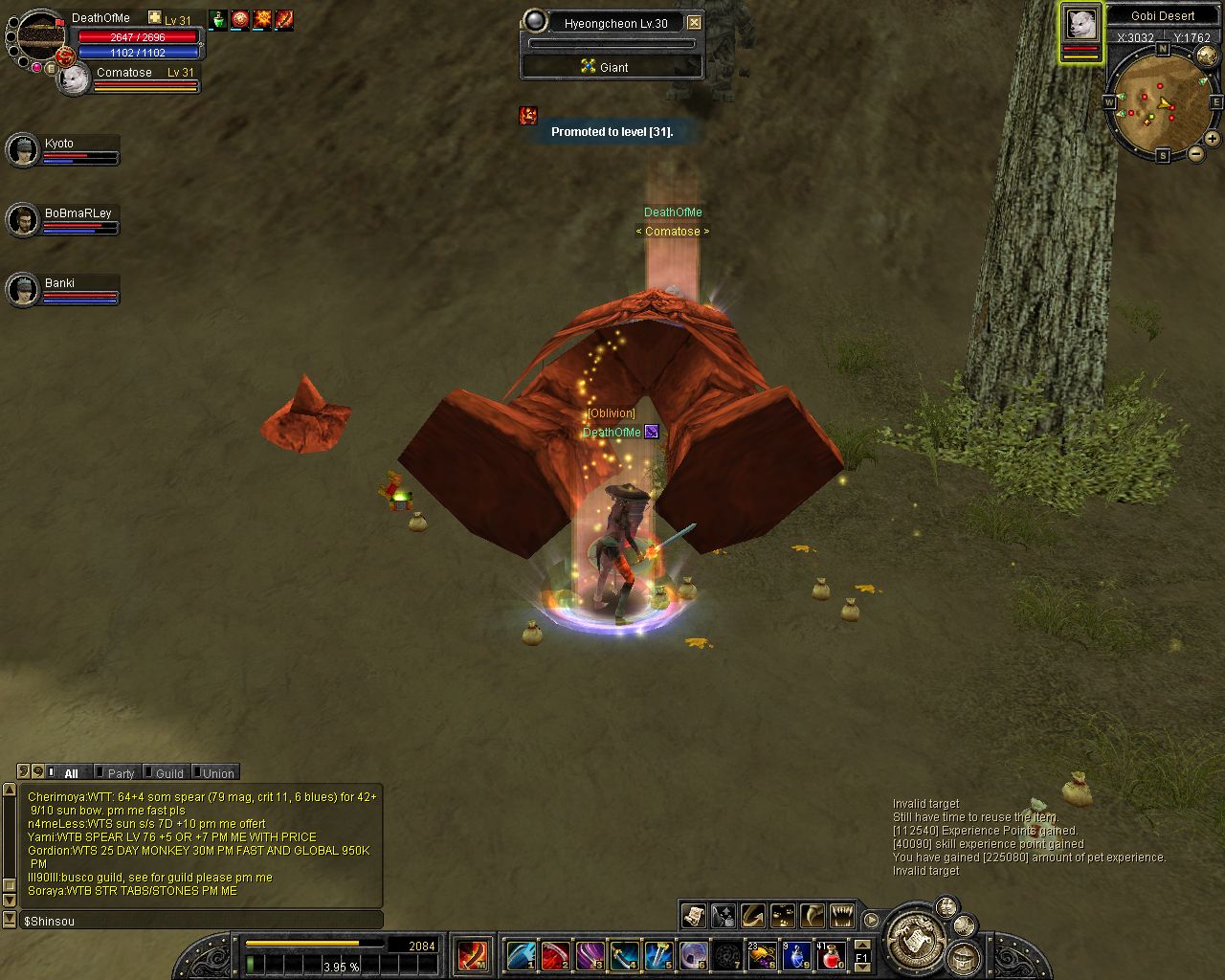Use the blue mana potion slot
Viewport: 1225px width, 980px height.
click(796, 955)
